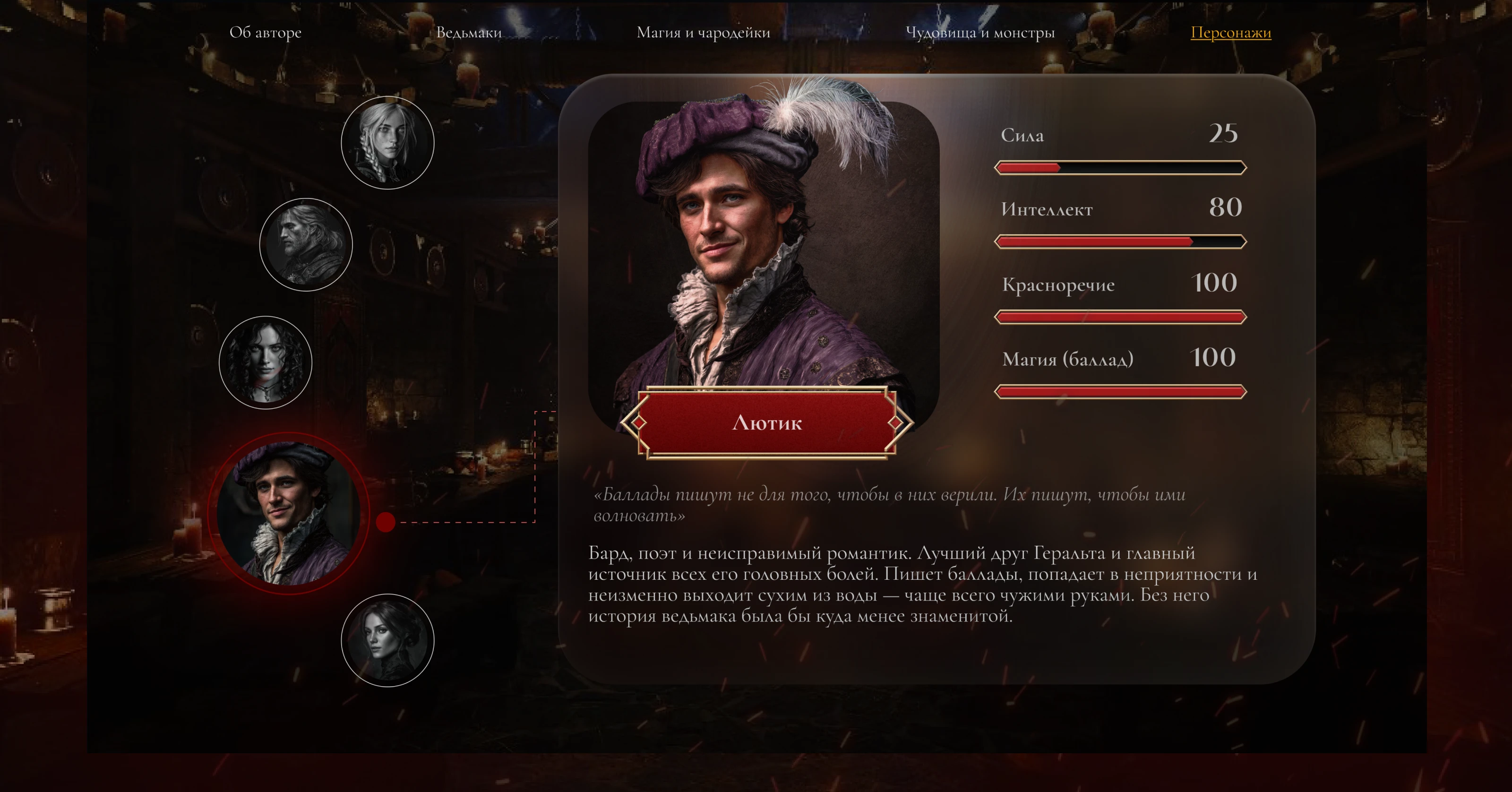The width and height of the screenshot is (1512, 792).
Task: Click the red connector dot near Лютик's avatar
Action: coord(386,523)
